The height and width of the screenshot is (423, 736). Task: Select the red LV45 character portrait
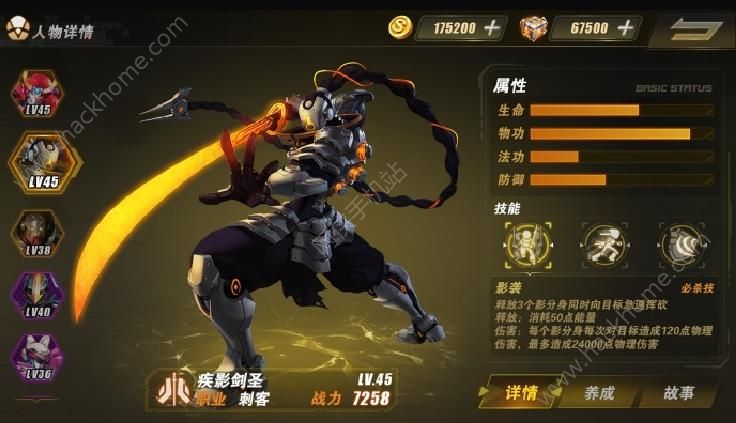click(38, 93)
